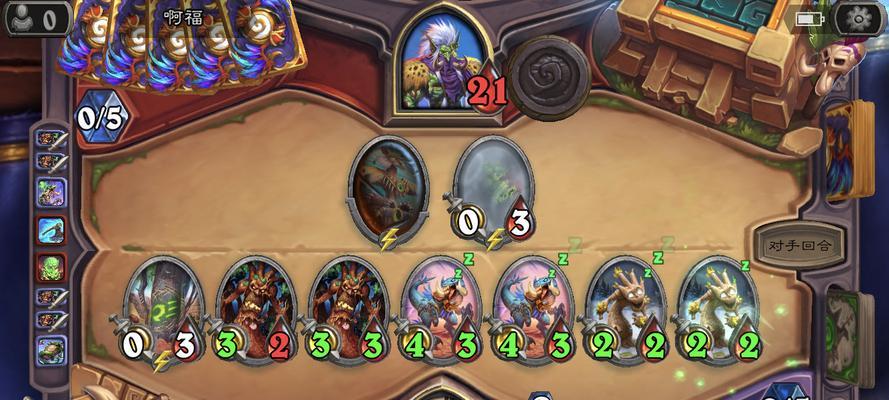View the green goblin face history tile
The height and width of the screenshot is (400, 889).
[52, 268]
